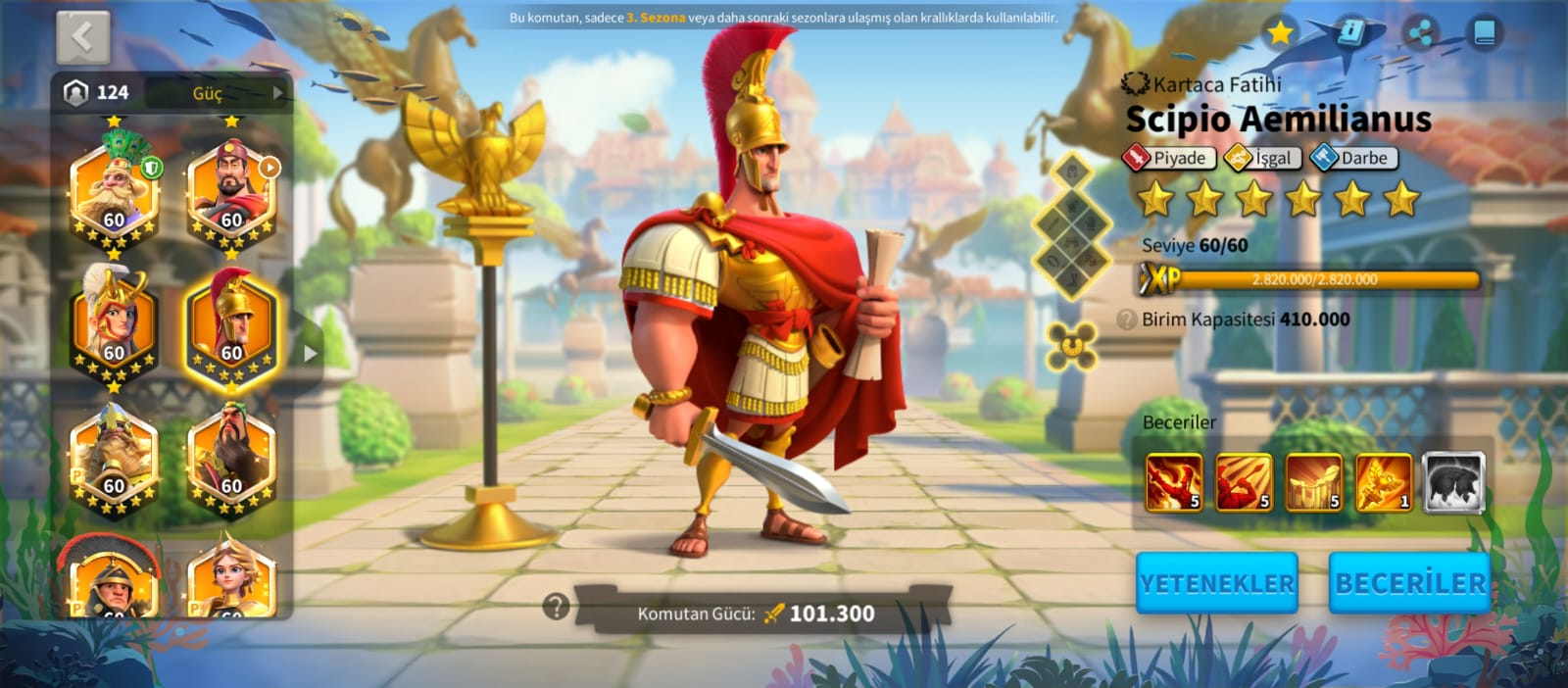Inspect the ruined columns skill icon
Viewport: 1568px width, 688px height.
(x=1313, y=482)
